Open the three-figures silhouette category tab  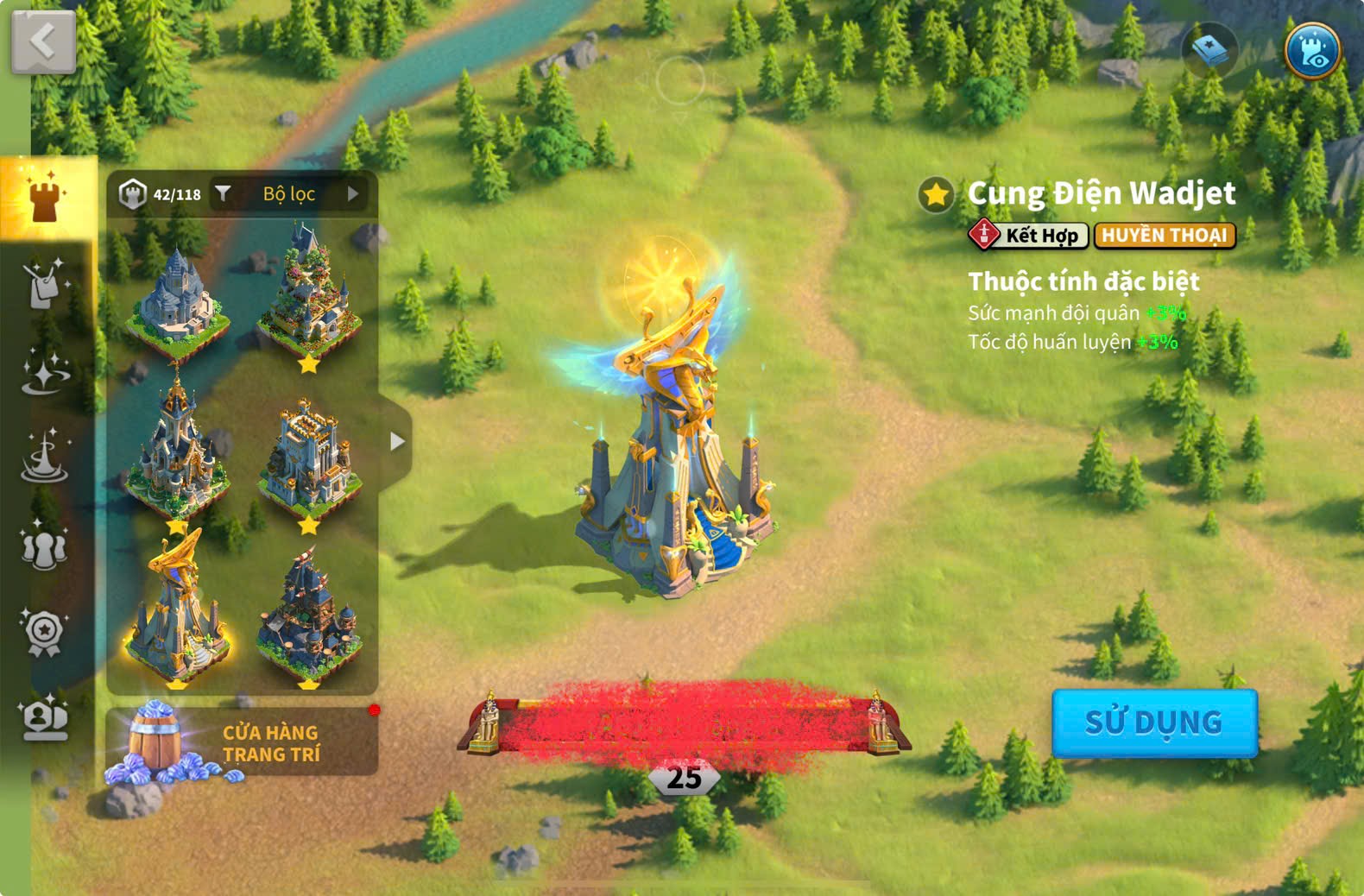pyautogui.click(x=45, y=547)
